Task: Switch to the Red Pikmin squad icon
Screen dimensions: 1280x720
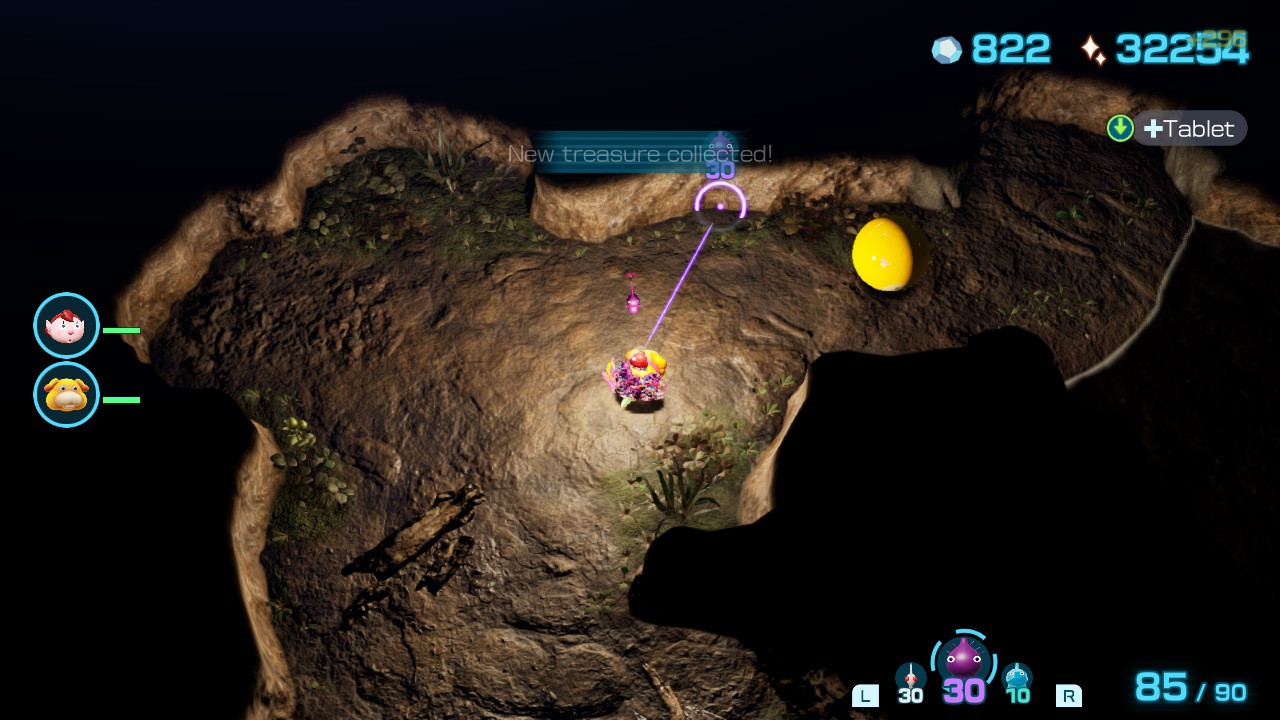Action: coord(910,677)
